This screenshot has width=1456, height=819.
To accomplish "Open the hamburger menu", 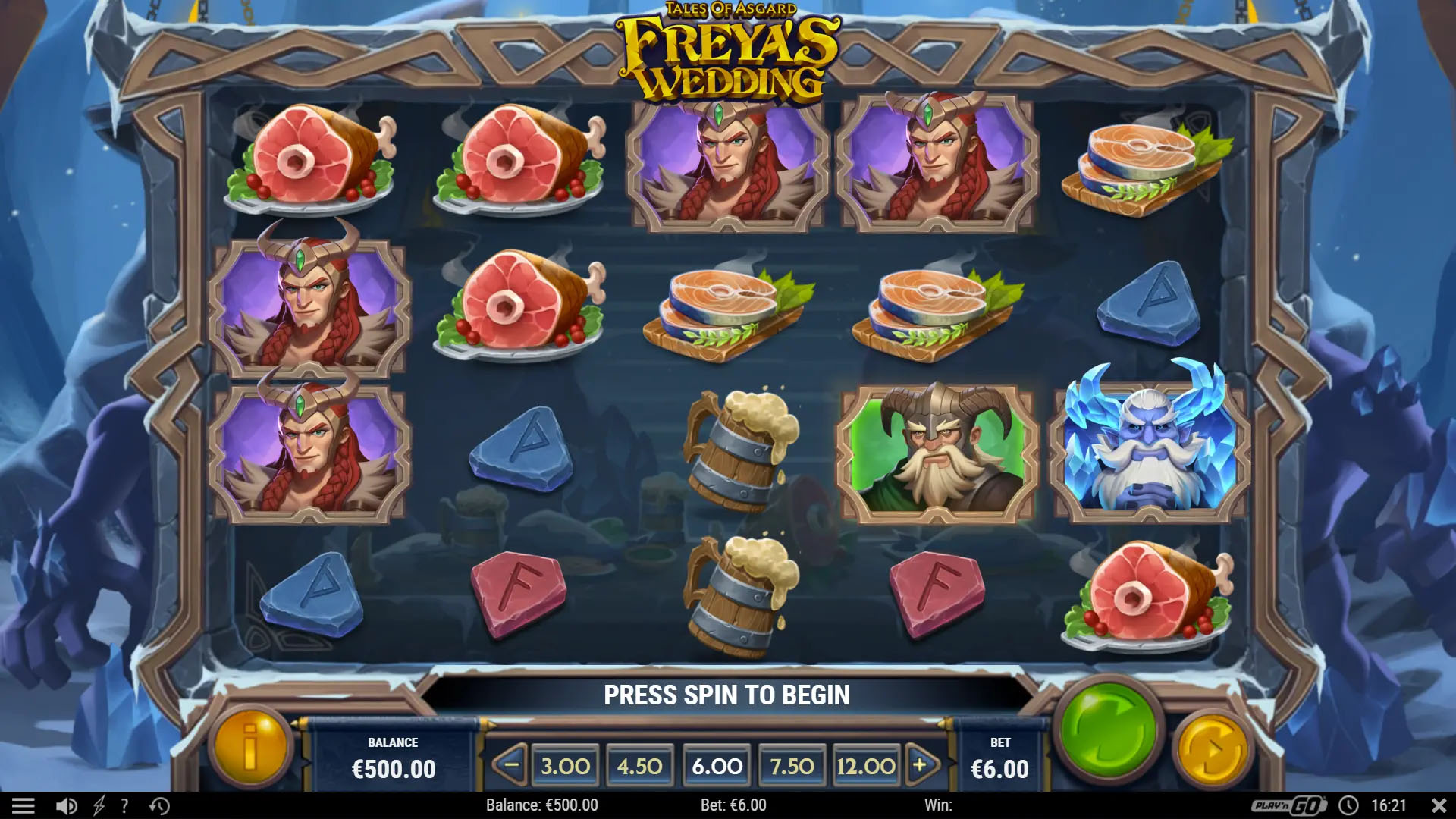I will [23, 805].
